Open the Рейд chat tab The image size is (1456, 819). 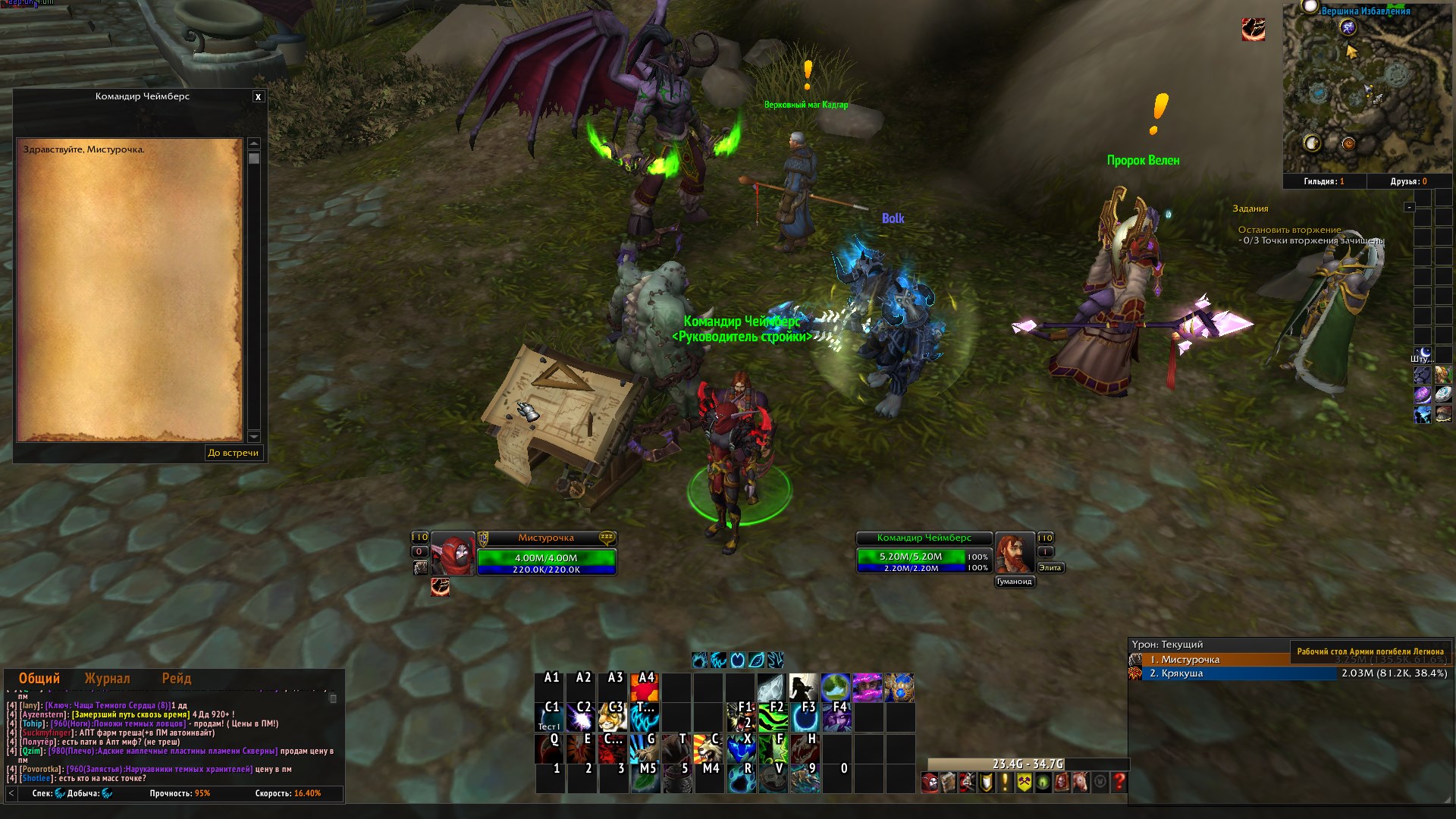tap(176, 679)
